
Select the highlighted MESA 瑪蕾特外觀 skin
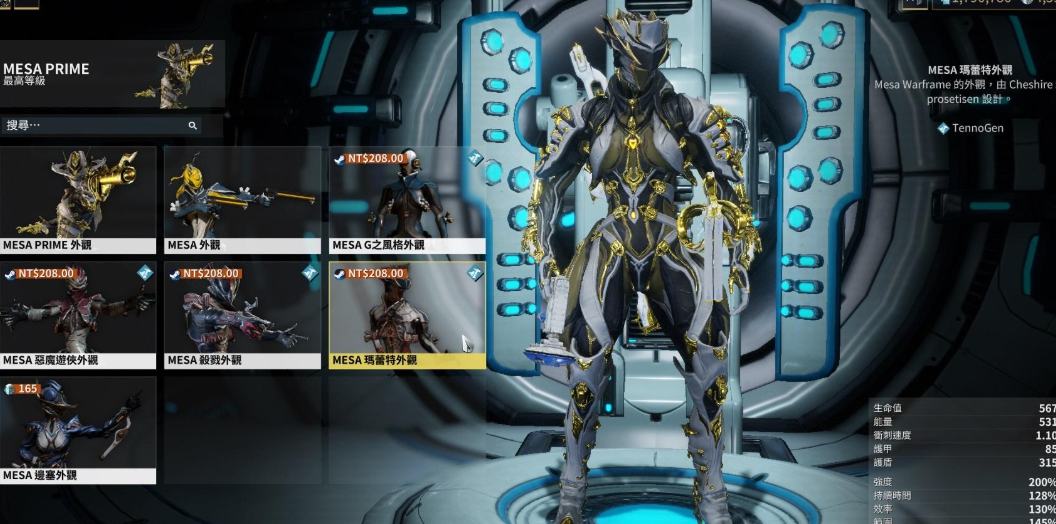tap(407, 314)
